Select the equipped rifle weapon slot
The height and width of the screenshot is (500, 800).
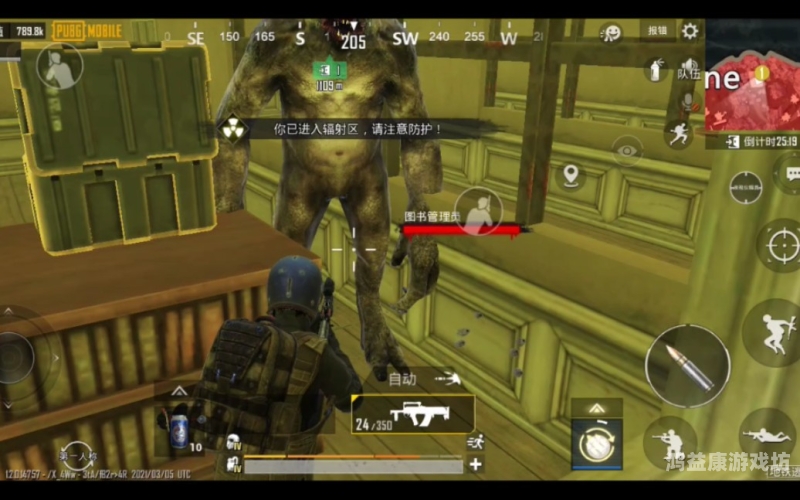pyautogui.click(x=413, y=414)
